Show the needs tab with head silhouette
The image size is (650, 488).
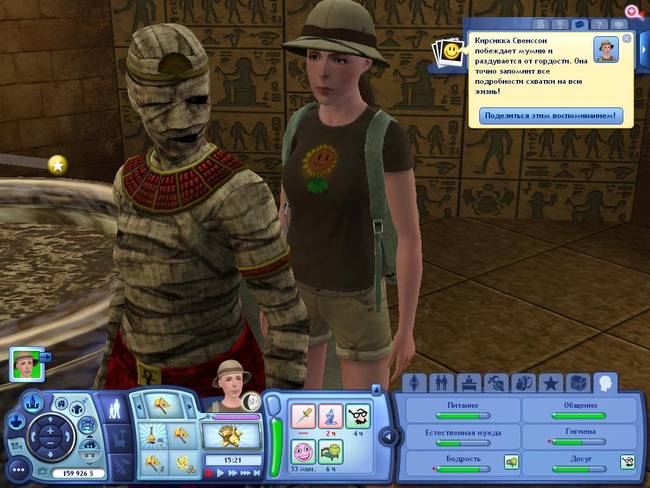(605, 383)
